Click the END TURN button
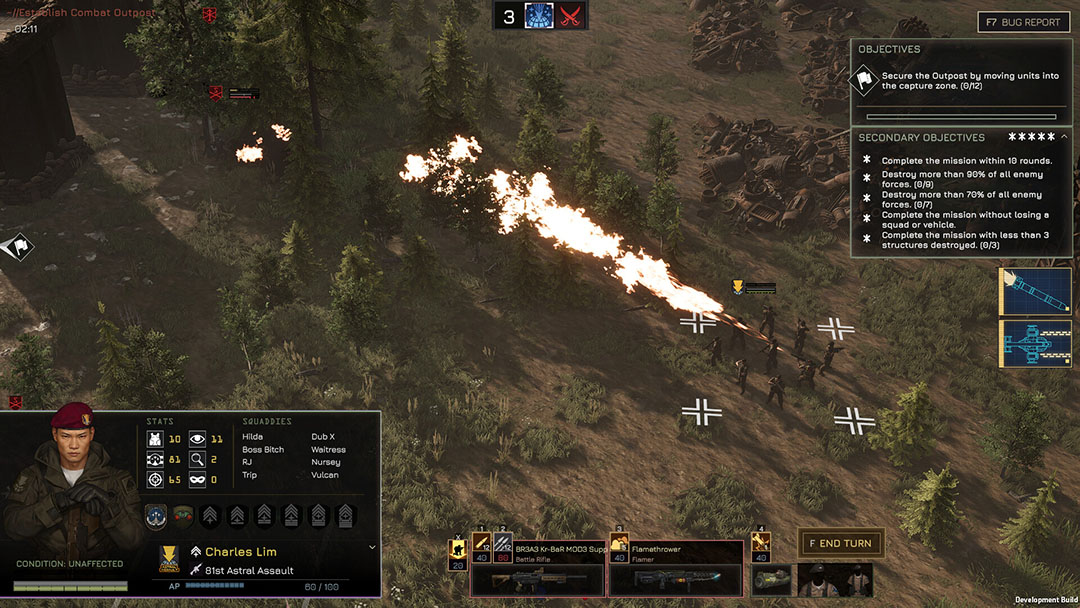Image resolution: width=1080 pixels, height=608 pixels. [841, 544]
